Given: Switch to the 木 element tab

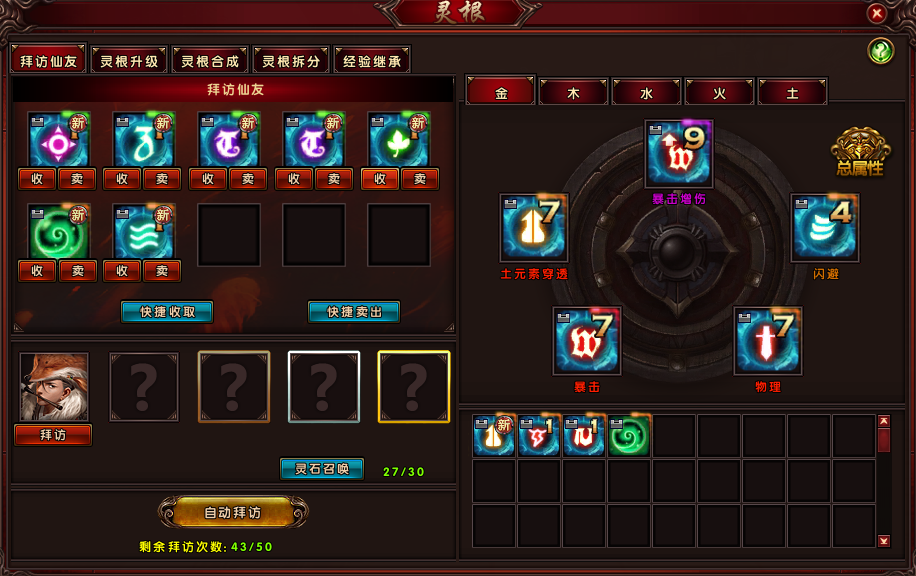Looking at the screenshot, I should pyautogui.click(x=574, y=93).
